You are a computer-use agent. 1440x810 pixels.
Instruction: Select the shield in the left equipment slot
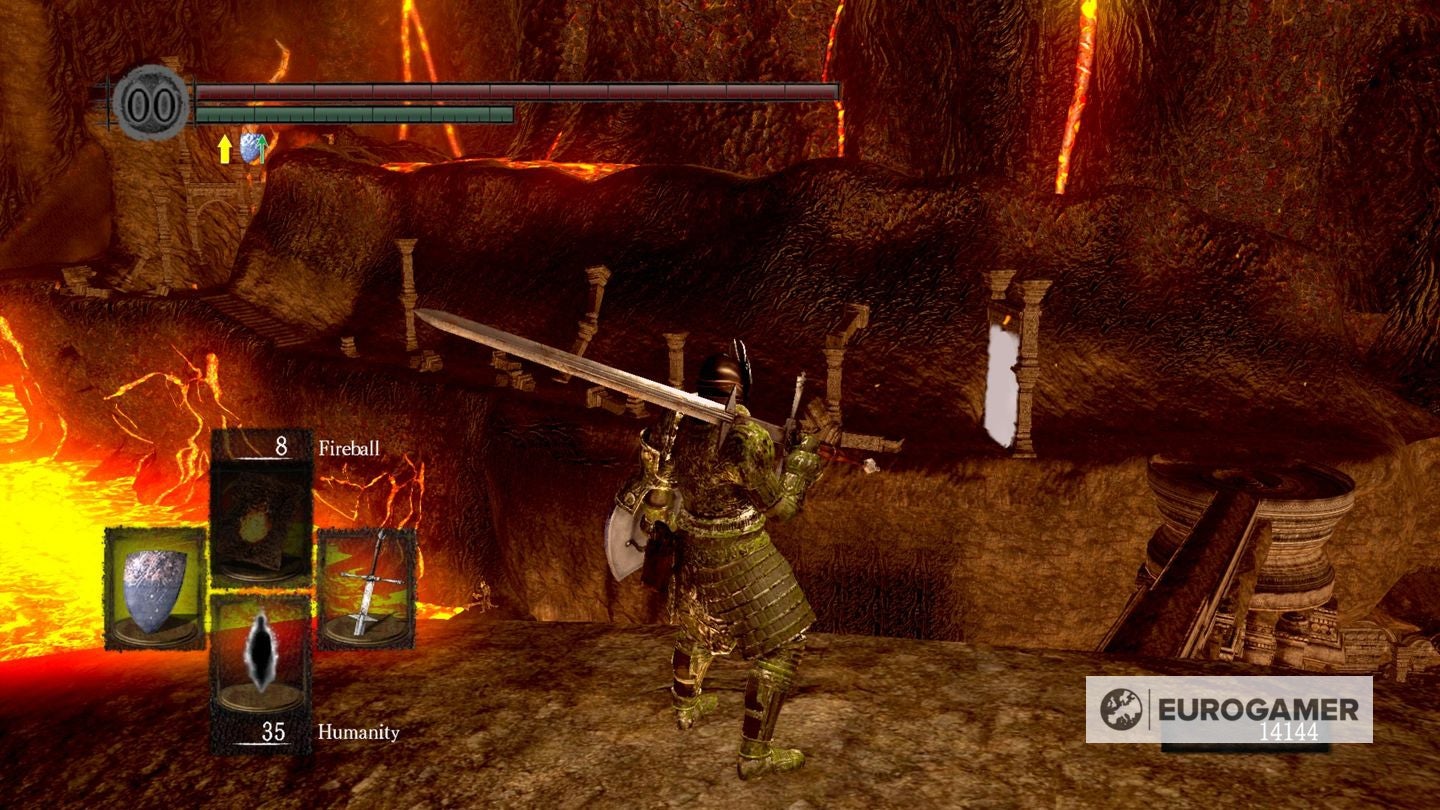[x=154, y=590]
